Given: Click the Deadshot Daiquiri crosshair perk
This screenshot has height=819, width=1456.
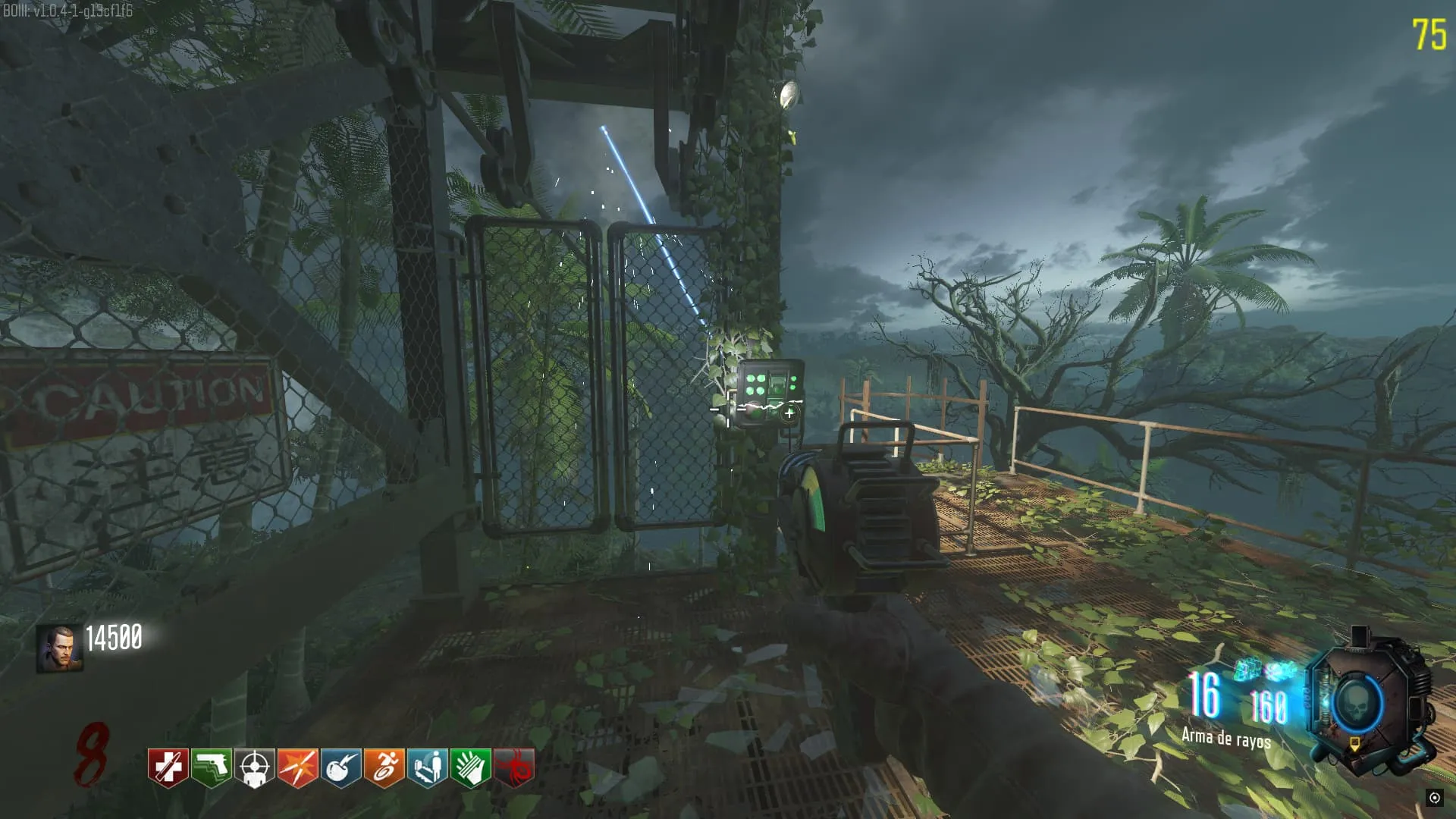Looking at the screenshot, I should [x=254, y=767].
